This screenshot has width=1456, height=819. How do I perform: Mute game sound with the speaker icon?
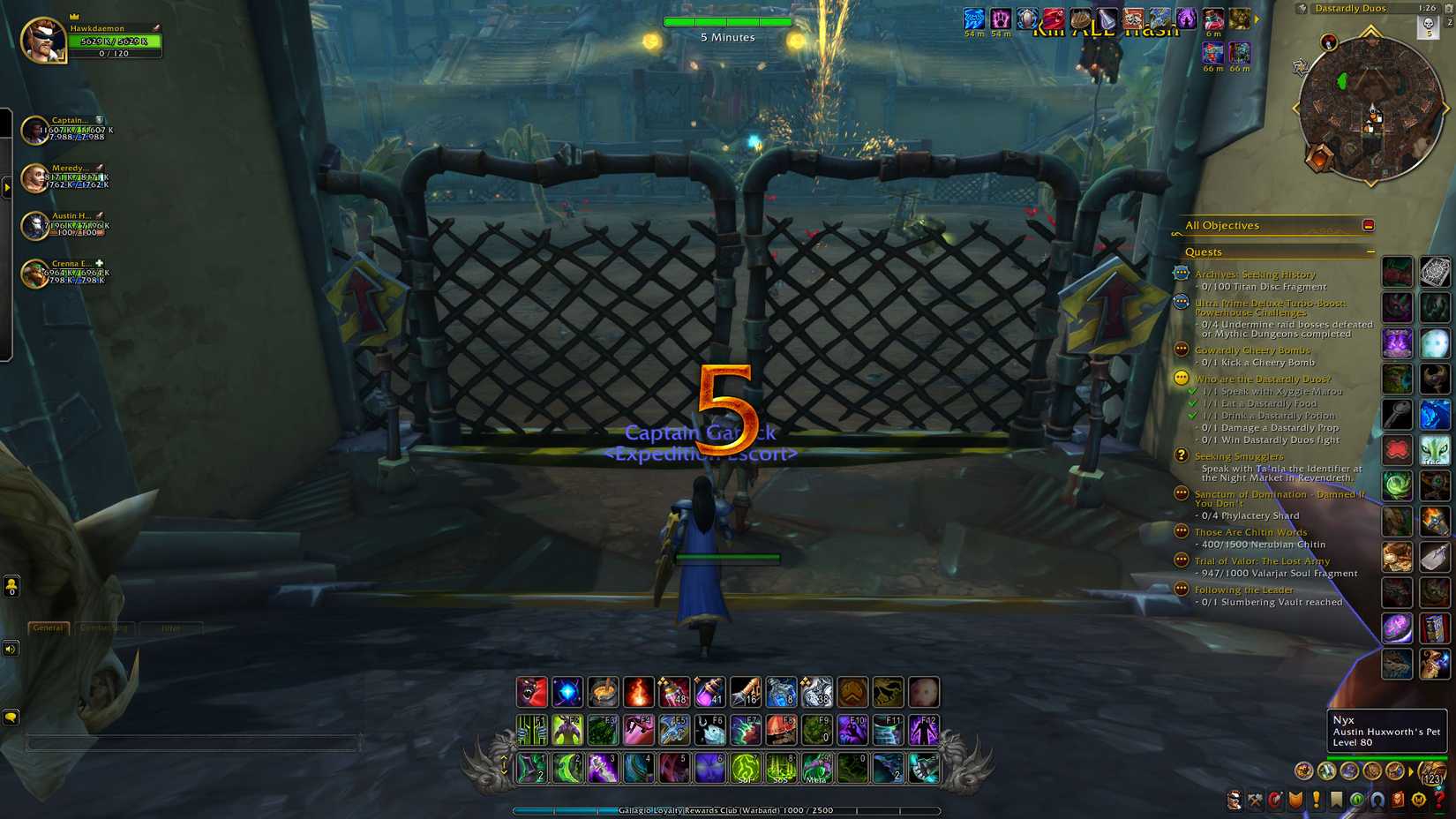(11, 650)
